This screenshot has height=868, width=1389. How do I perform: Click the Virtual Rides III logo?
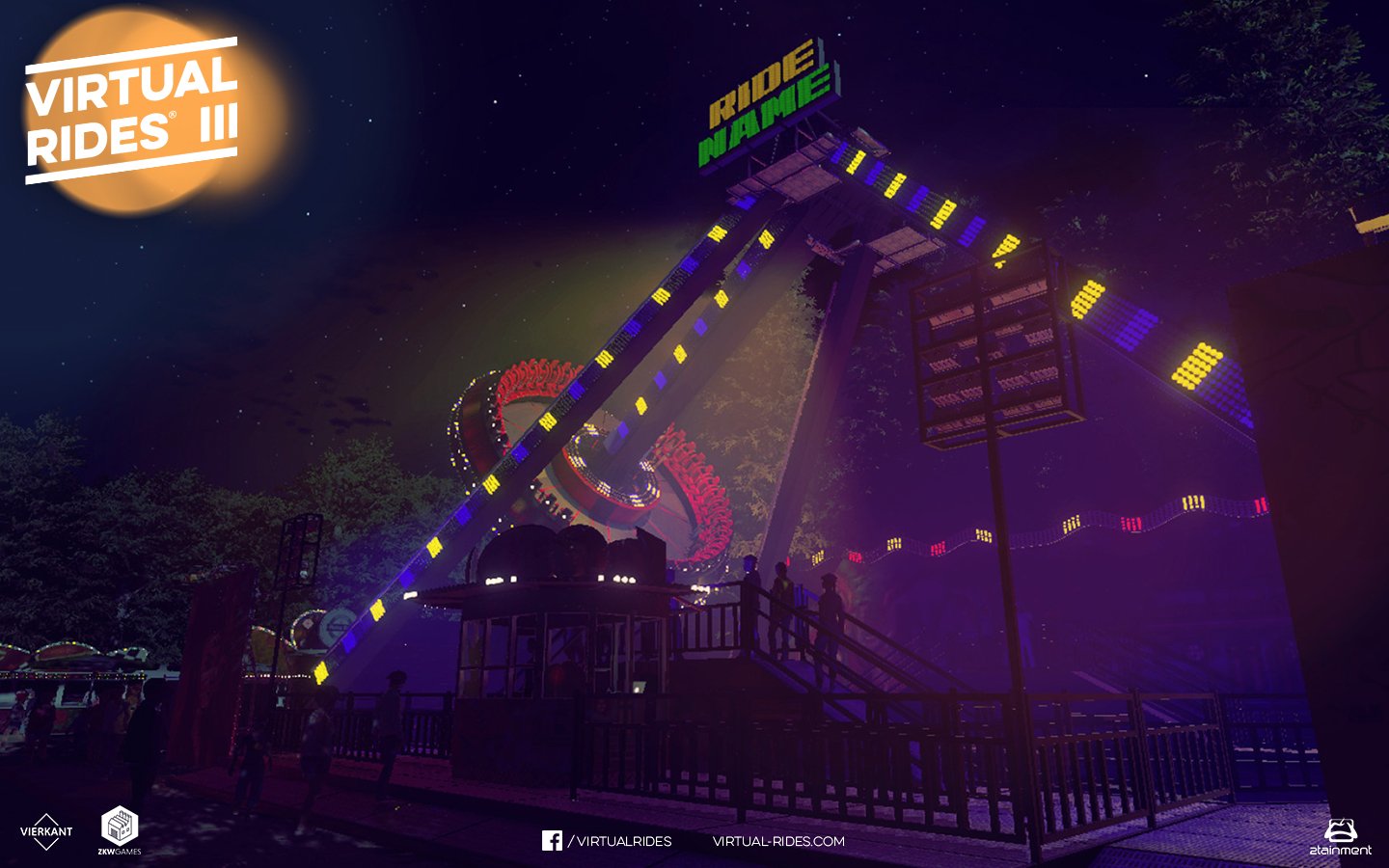(x=132, y=111)
